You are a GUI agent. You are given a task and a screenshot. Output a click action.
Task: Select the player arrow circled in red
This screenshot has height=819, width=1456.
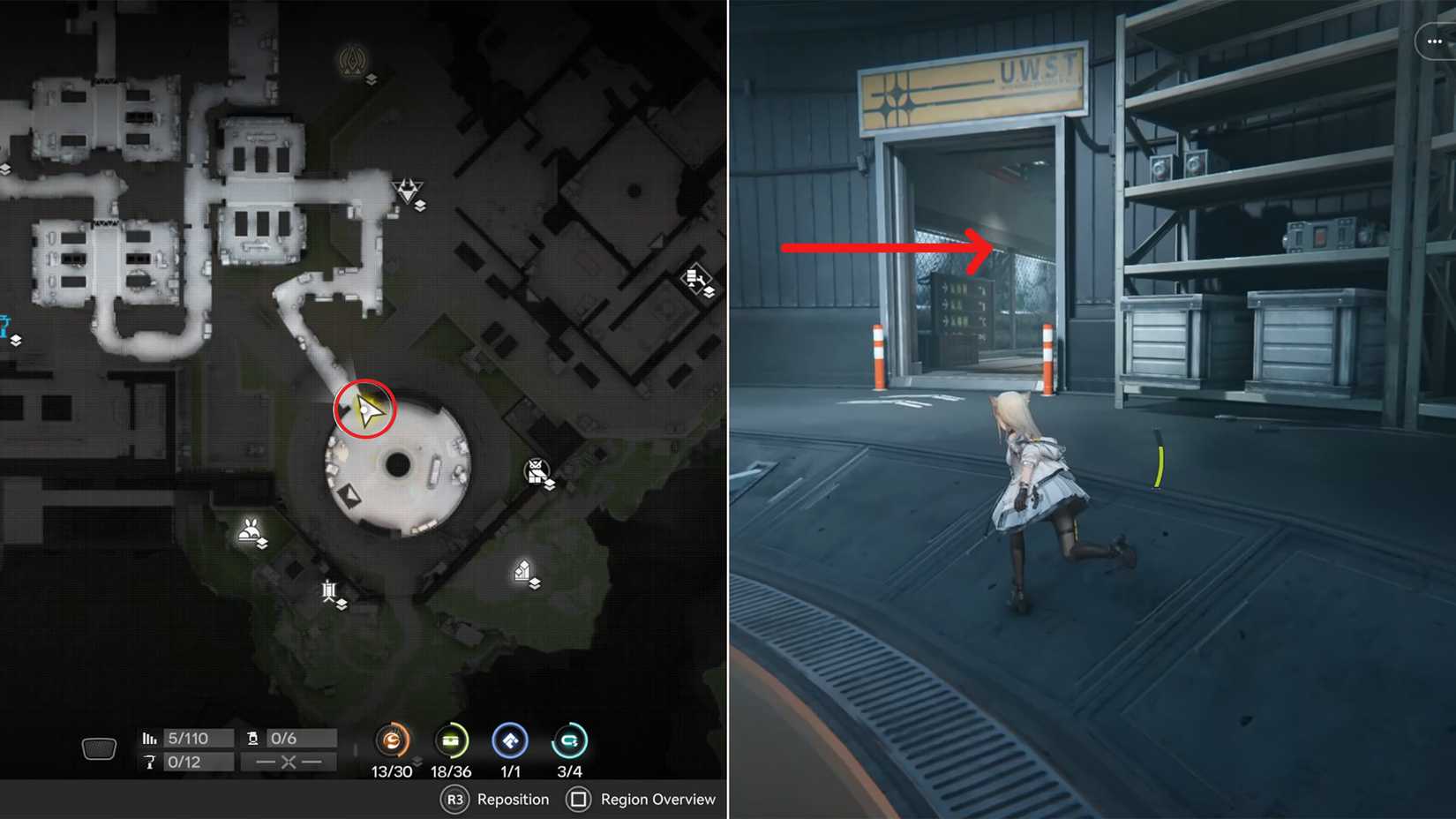tap(366, 409)
